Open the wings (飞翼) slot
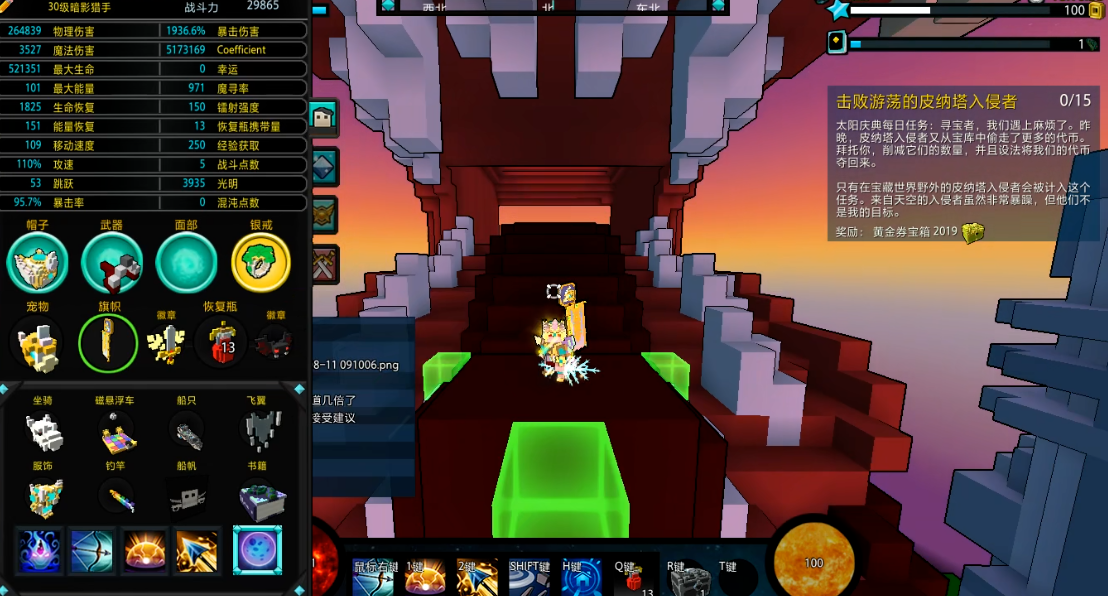 point(261,430)
